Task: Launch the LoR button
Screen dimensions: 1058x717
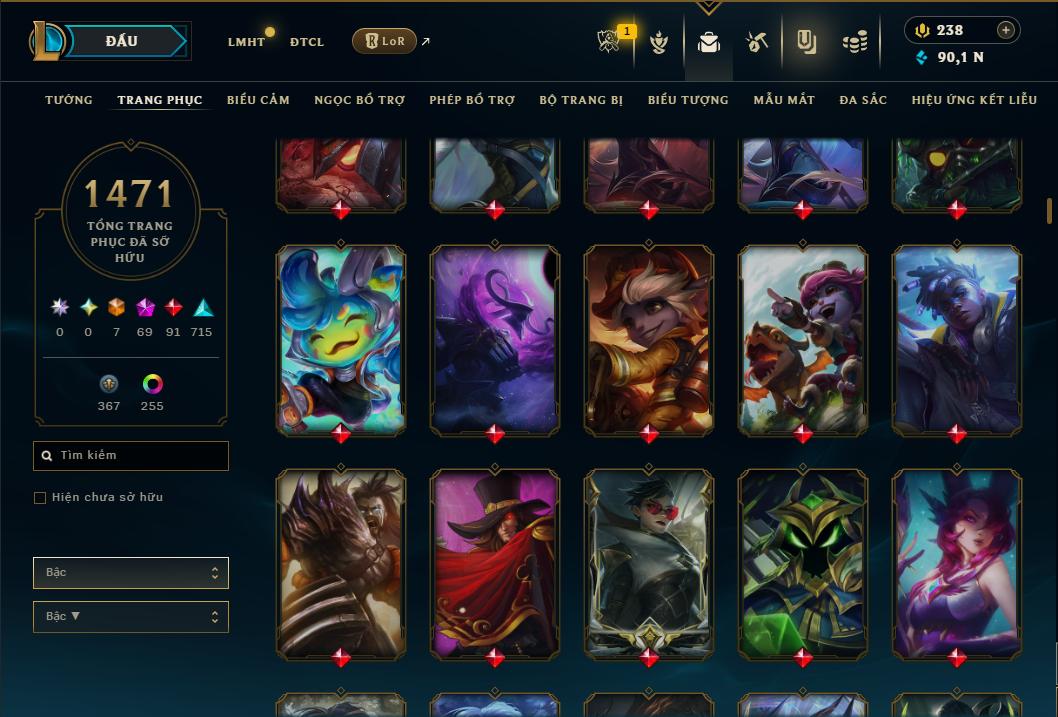Action: pyautogui.click(x=384, y=41)
